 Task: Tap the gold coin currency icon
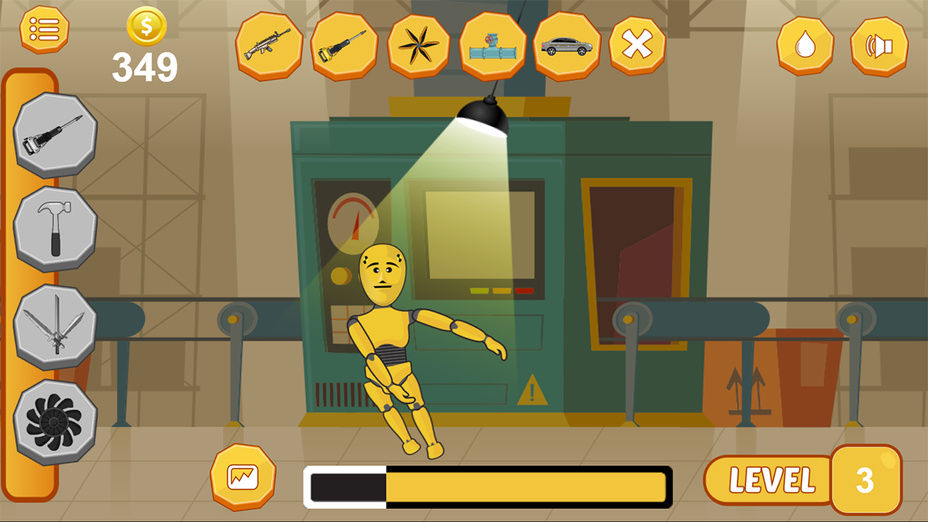(146, 27)
